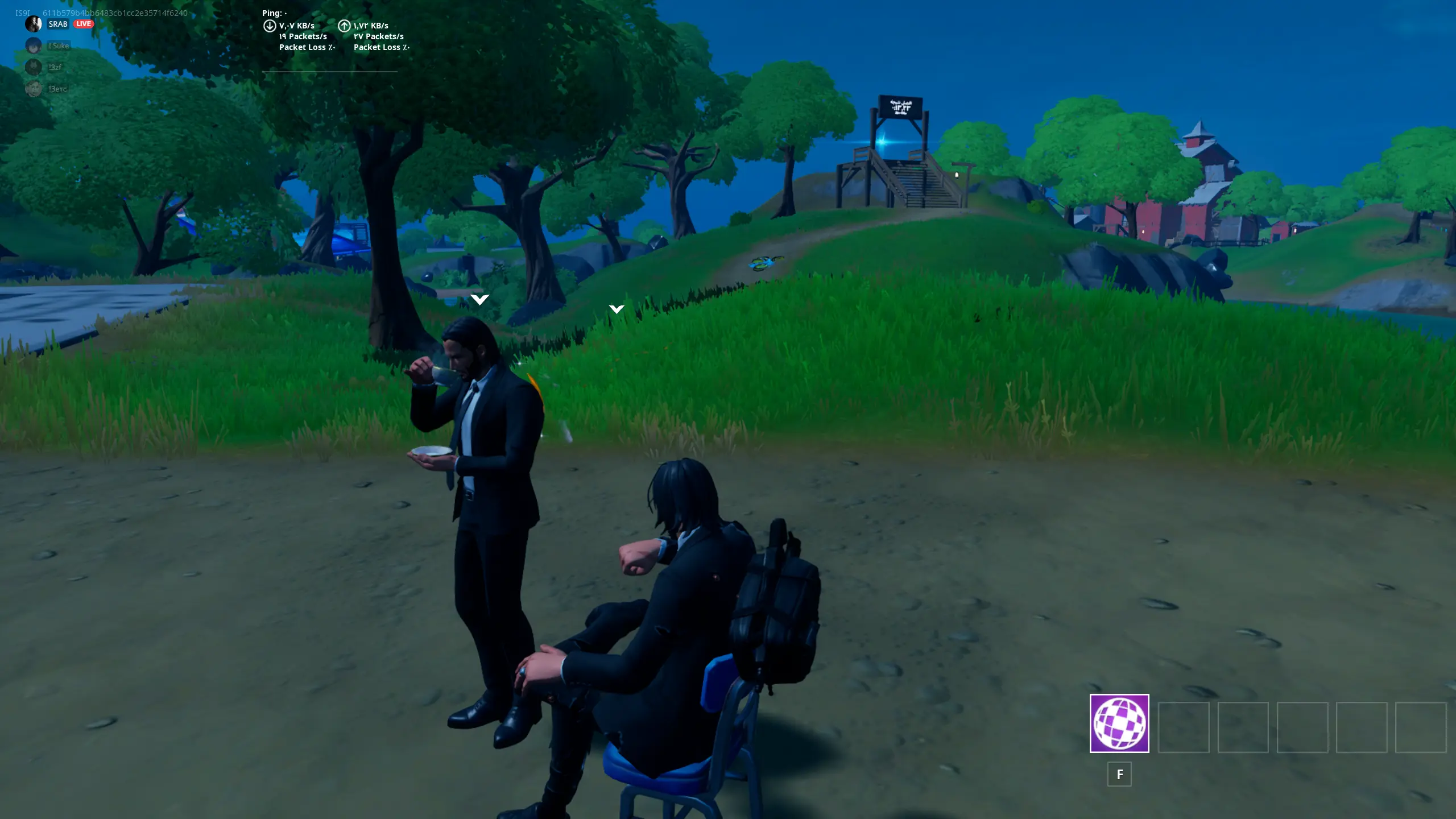Click SRAB's avatar in the voice overlay
Viewport: 1456px width, 819px height.
(34, 24)
